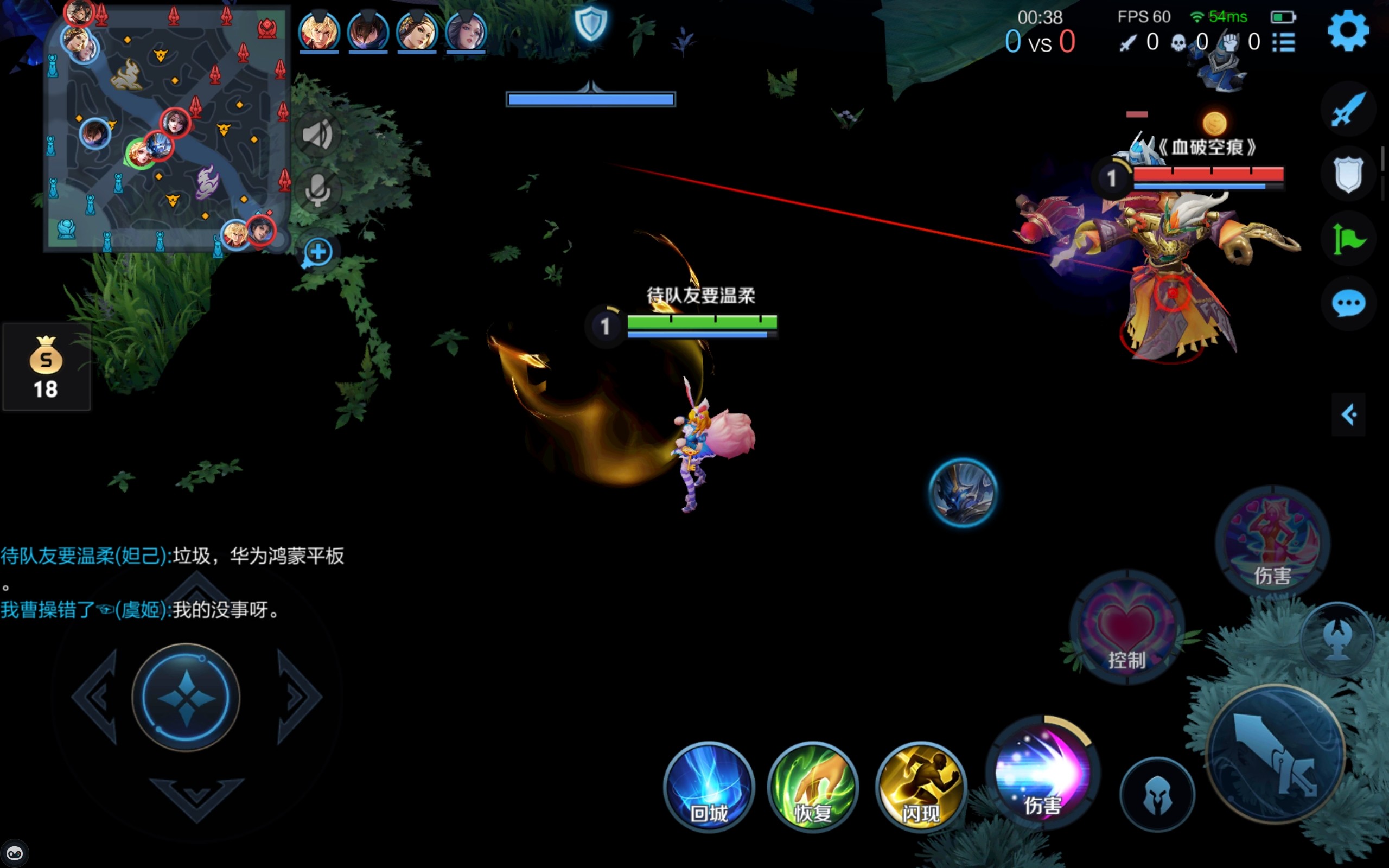Cast the 闪现 flash spell
1389x868 pixels.
point(921,787)
